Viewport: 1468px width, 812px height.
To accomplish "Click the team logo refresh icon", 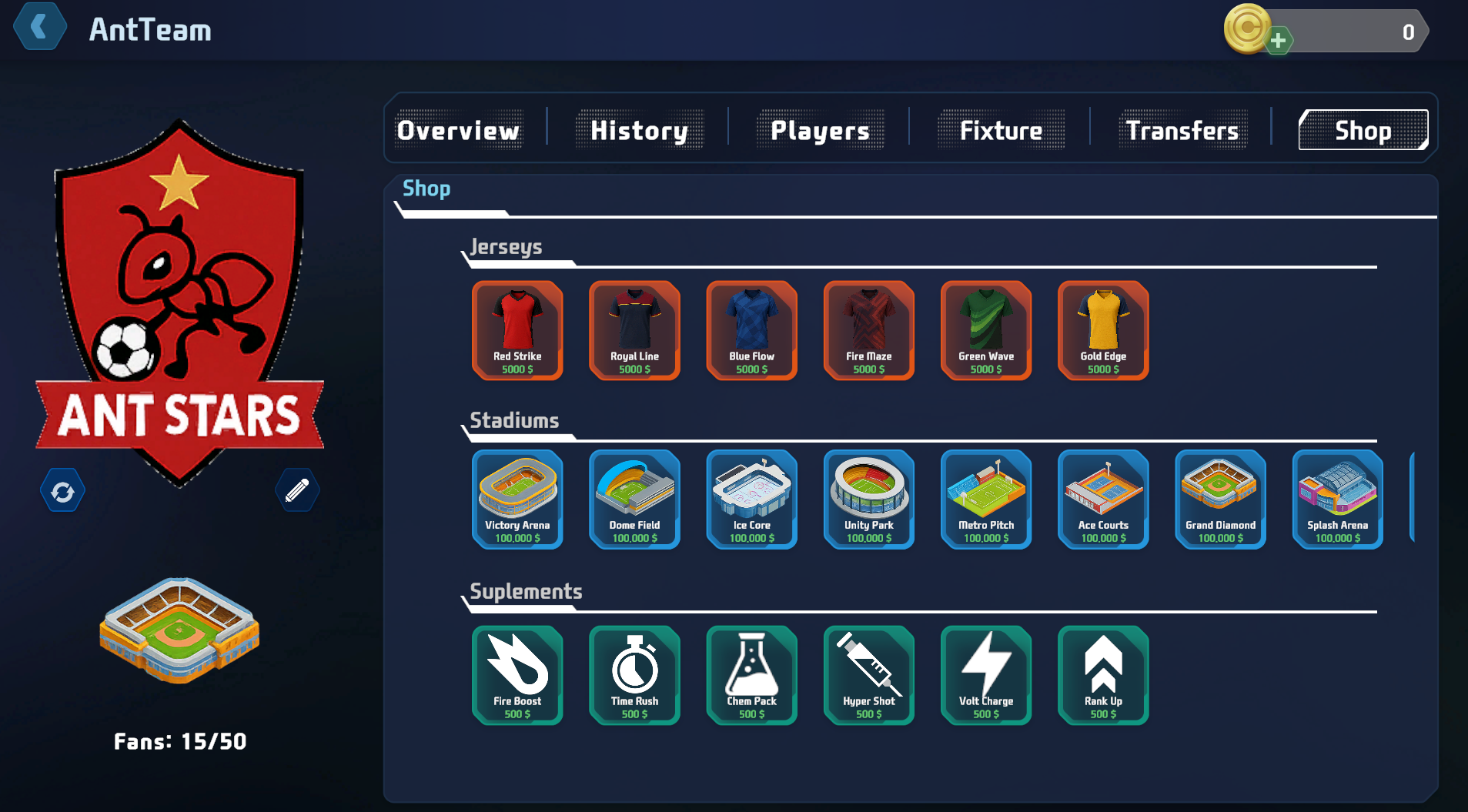I will (62, 490).
